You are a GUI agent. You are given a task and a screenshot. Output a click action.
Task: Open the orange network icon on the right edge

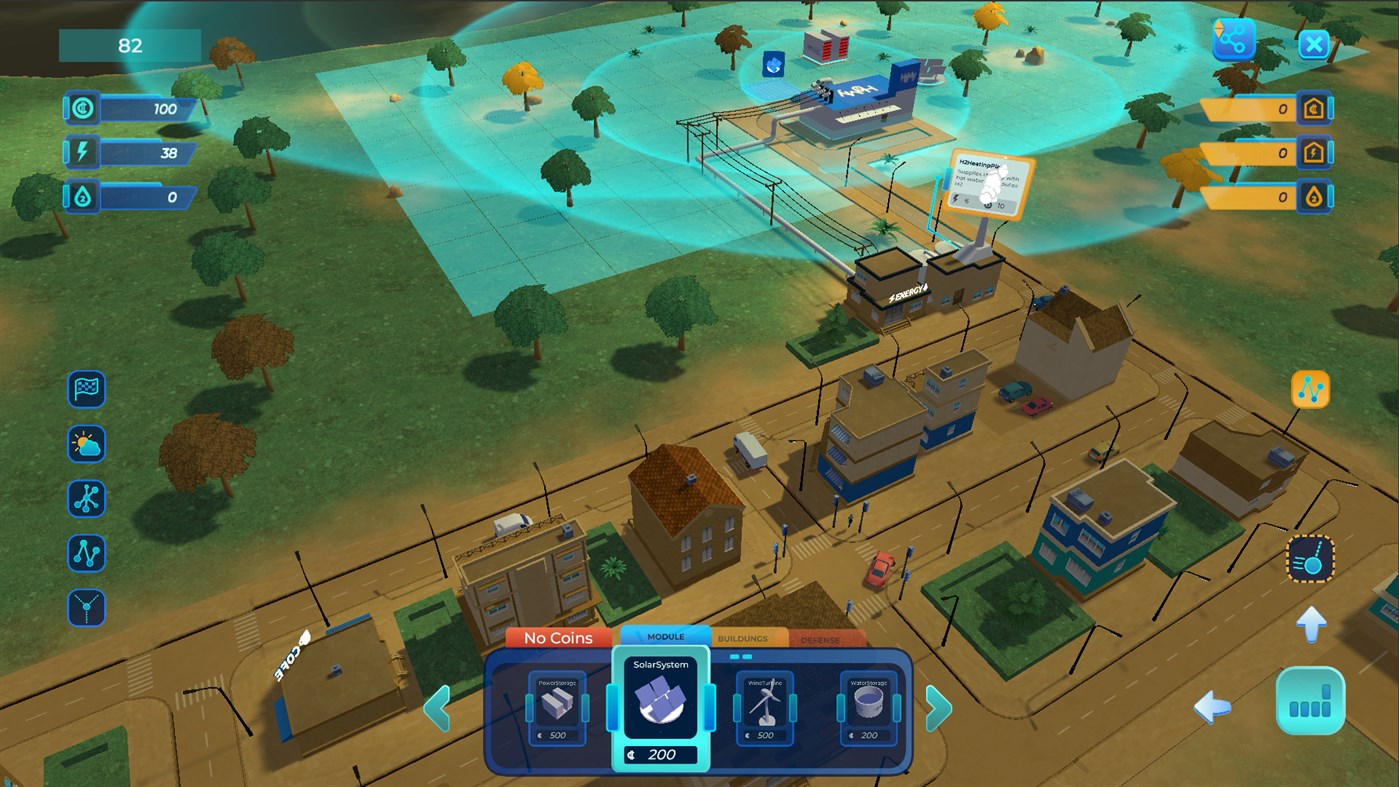tap(1310, 389)
